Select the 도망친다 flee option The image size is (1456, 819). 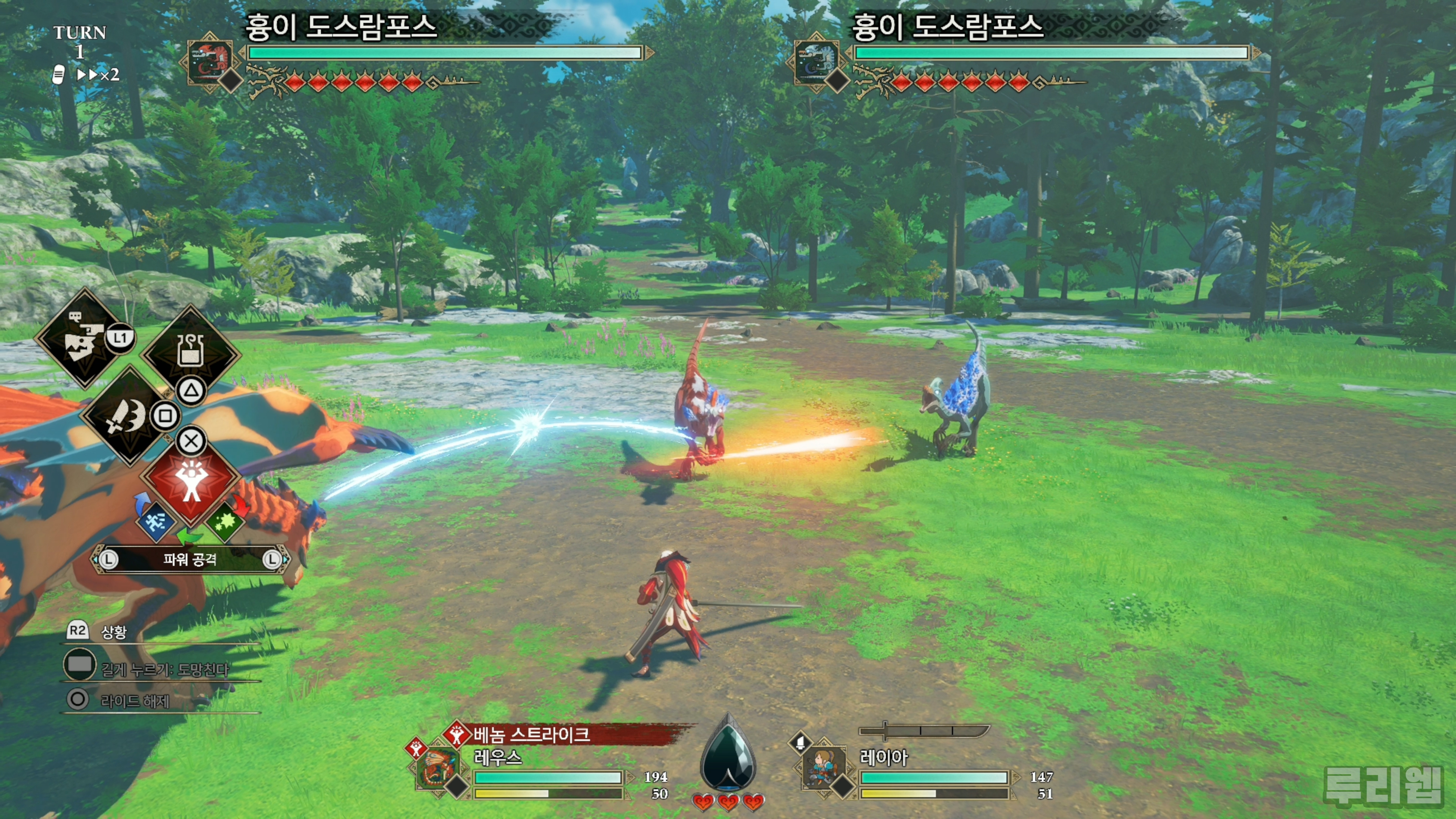point(164,669)
